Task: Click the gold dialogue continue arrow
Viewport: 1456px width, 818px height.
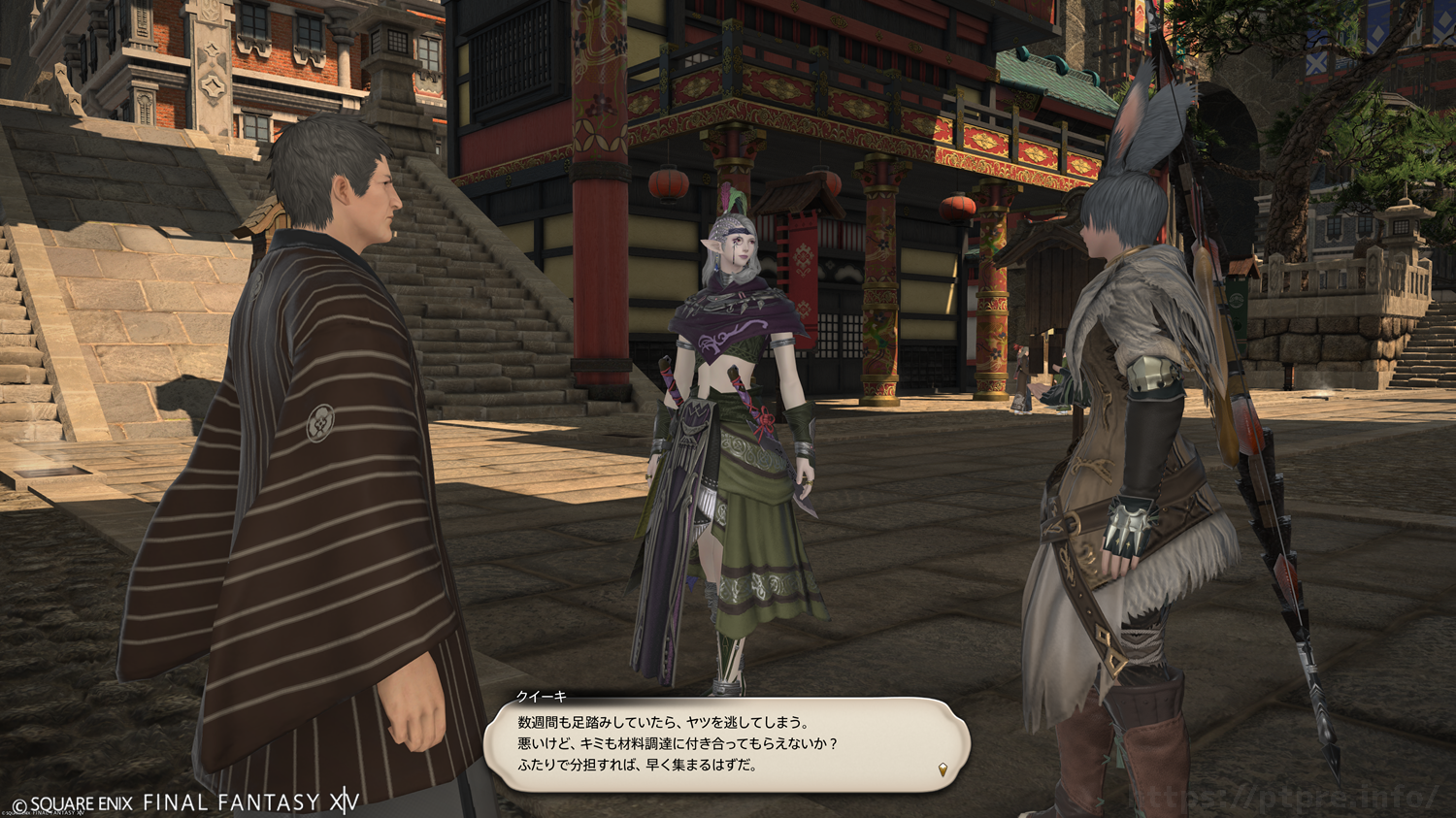Action: pyautogui.click(x=943, y=770)
